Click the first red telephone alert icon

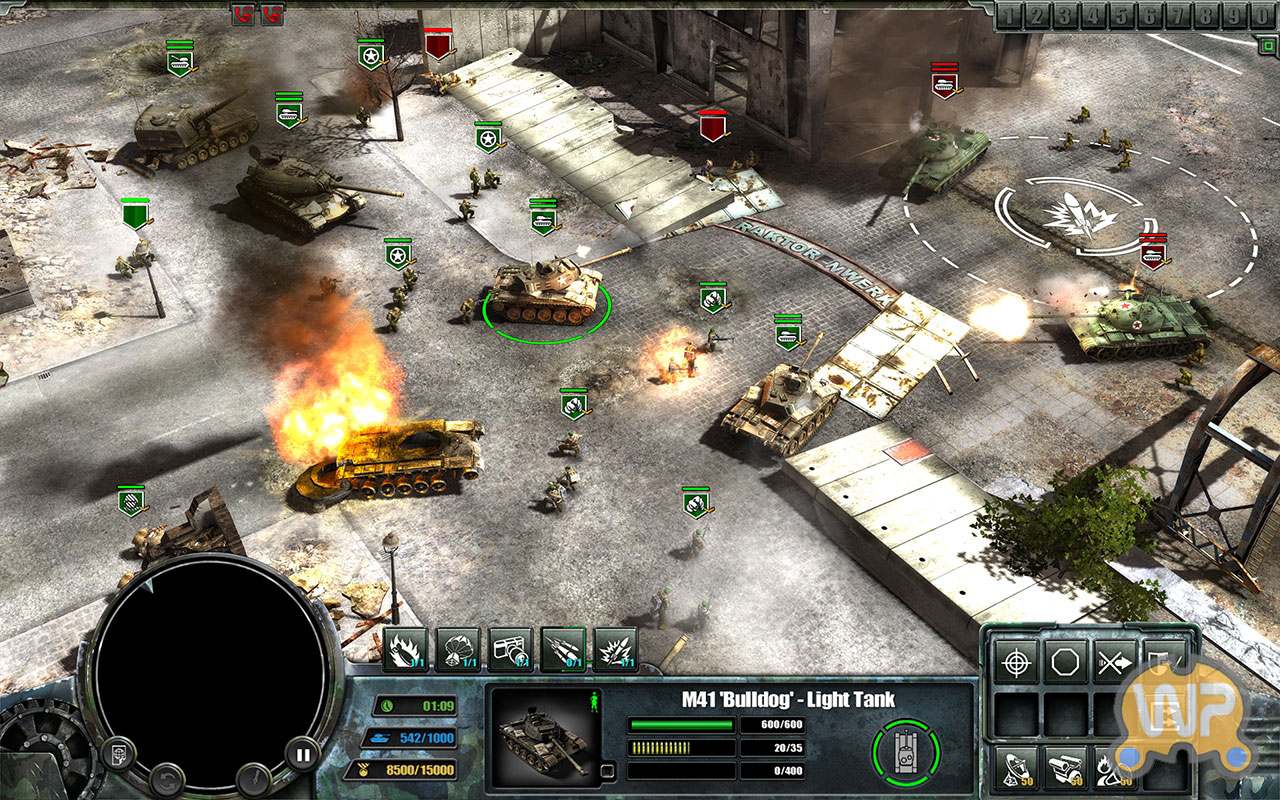point(243,14)
